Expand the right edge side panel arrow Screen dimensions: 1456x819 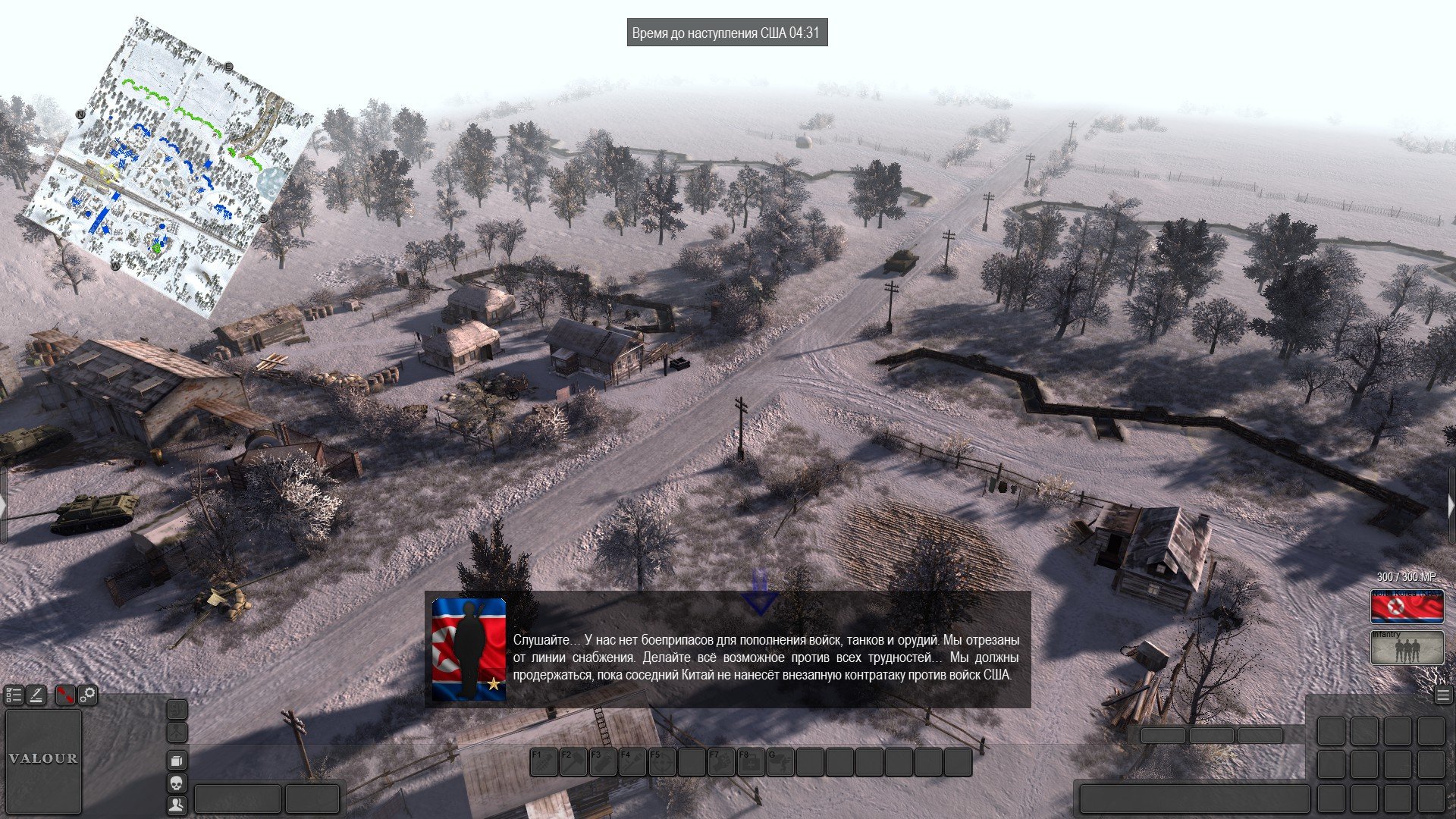pyautogui.click(x=1451, y=507)
